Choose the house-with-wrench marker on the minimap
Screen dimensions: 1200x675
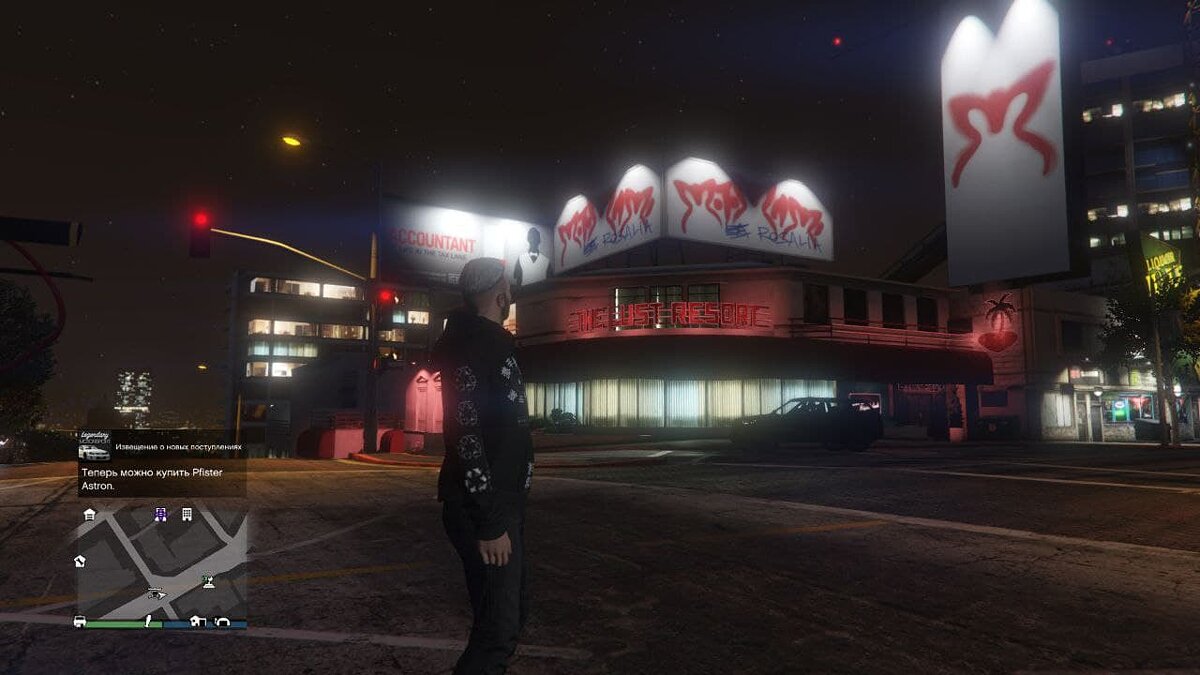coord(80,561)
